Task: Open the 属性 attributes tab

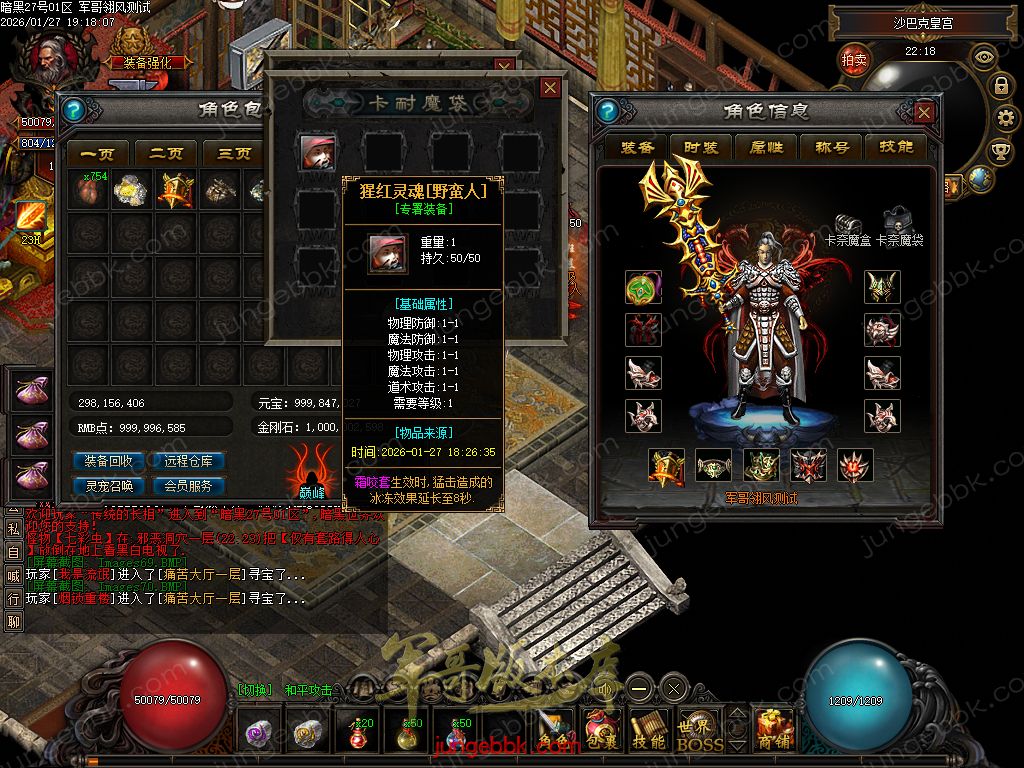Action: 766,148
